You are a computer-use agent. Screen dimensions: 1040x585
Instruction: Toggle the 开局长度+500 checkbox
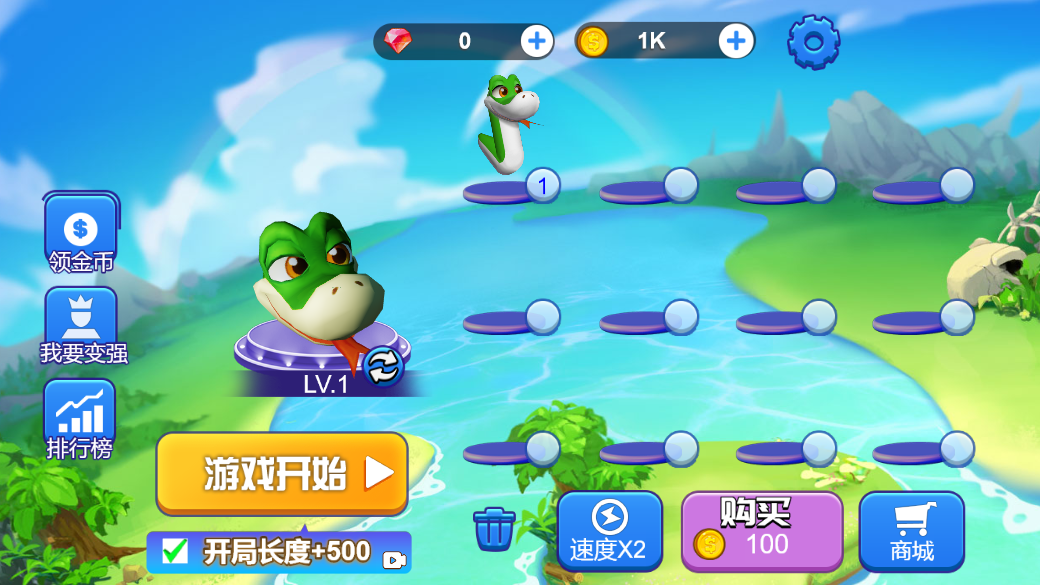coord(175,551)
